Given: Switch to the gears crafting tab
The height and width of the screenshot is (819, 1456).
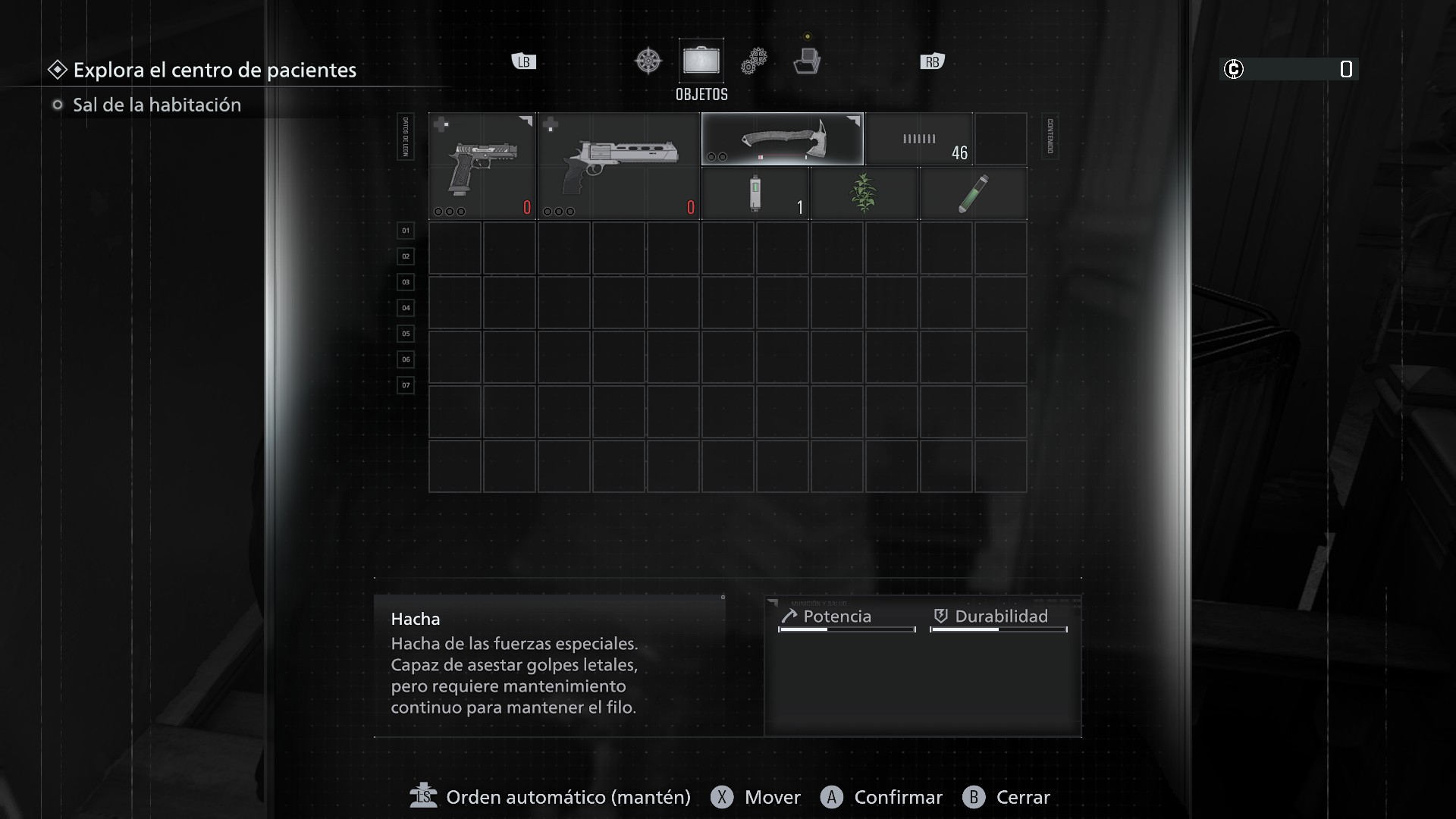Looking at the screenshot, I should point(754,61).
